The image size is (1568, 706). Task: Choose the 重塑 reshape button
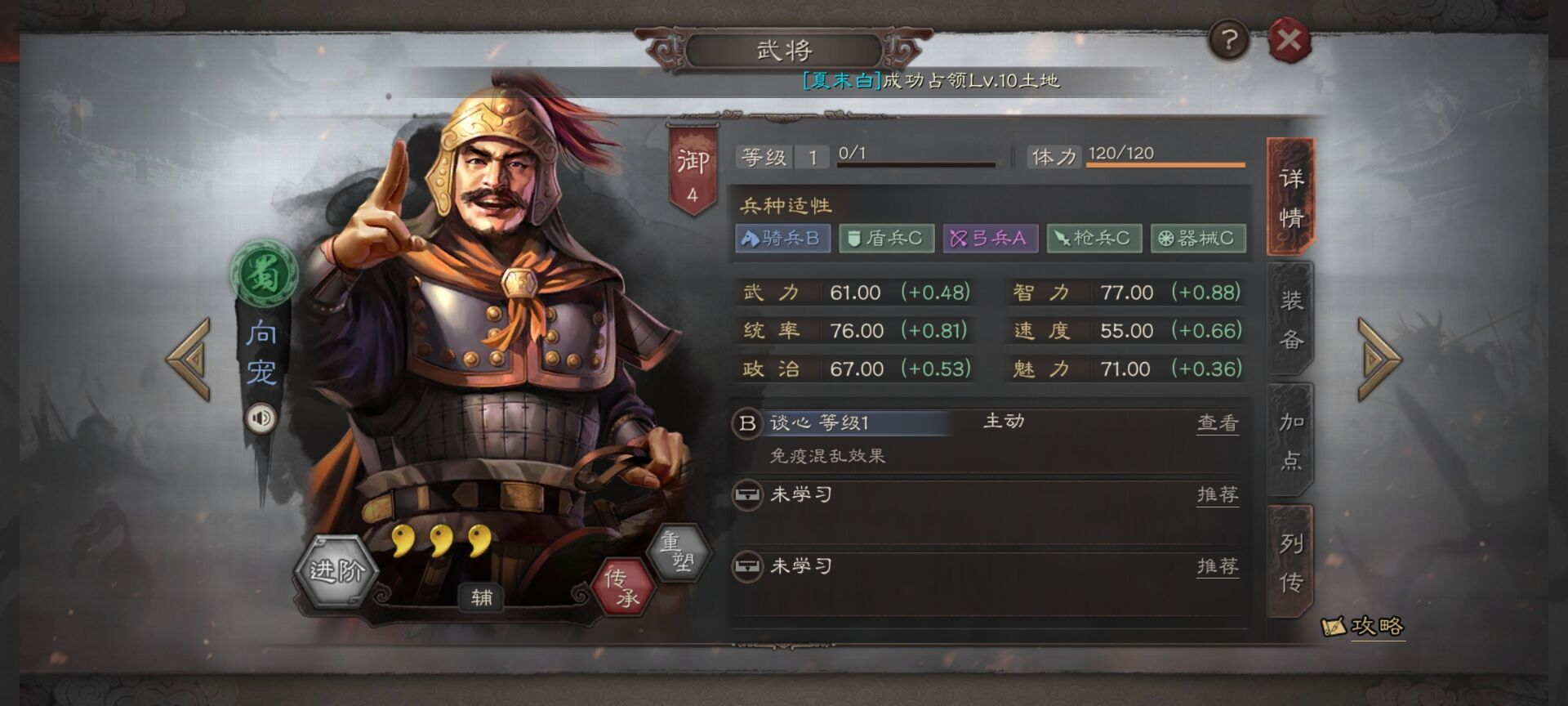[x=677, y=552]
